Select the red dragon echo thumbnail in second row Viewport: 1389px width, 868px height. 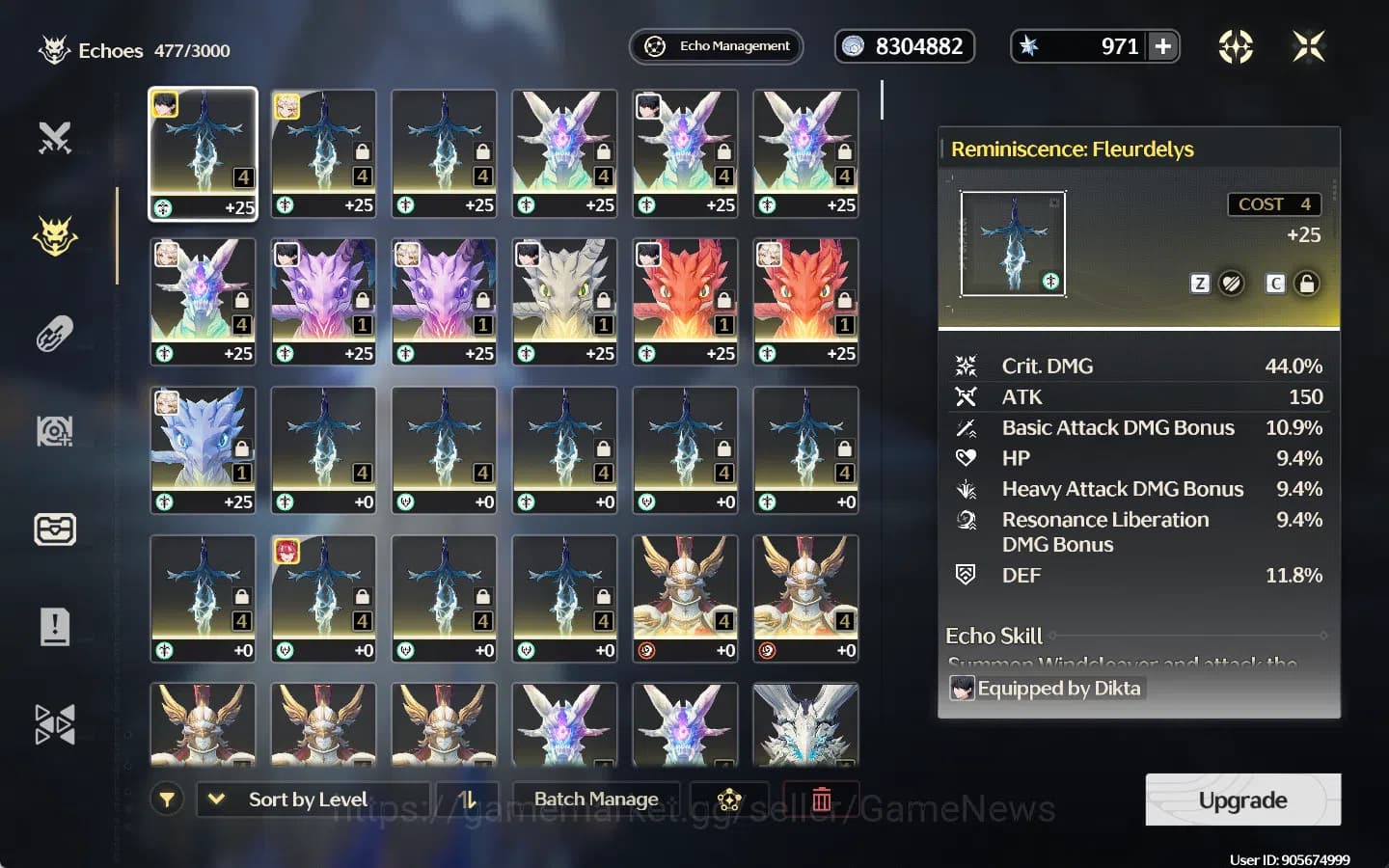(685, 301)
